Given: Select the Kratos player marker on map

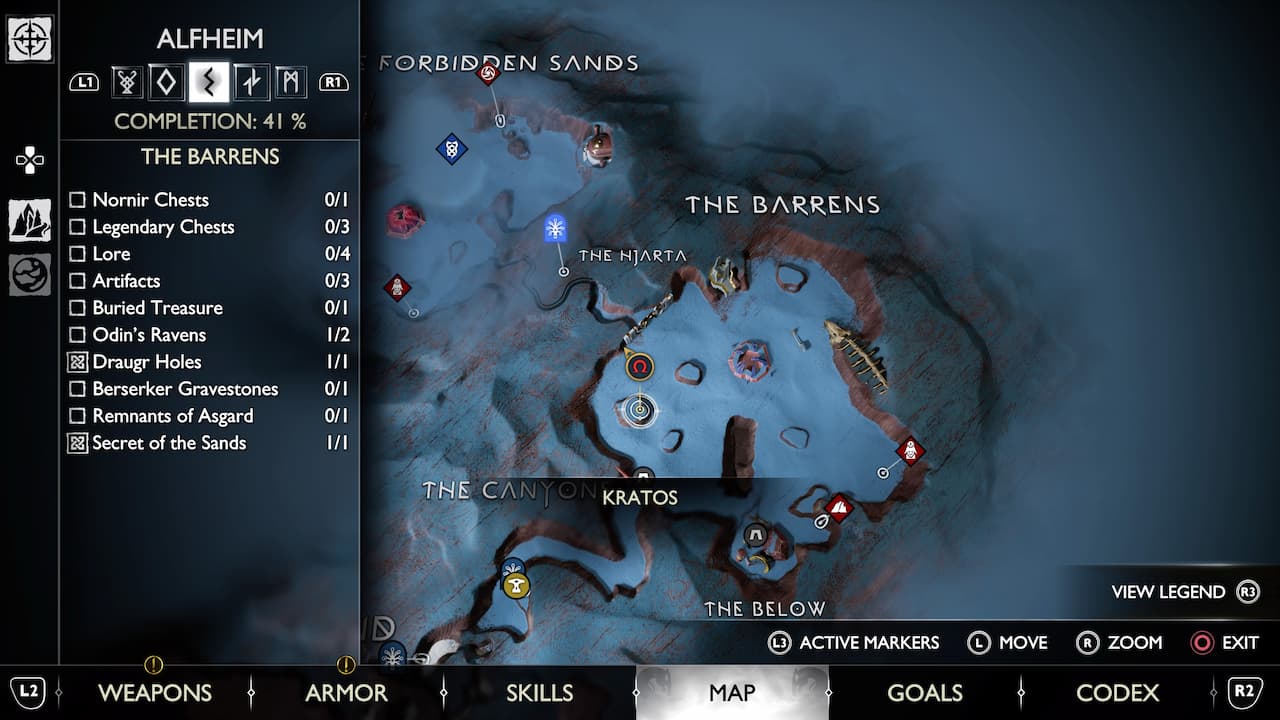Looking at the screenshot, I should click(x=640, y=408).
